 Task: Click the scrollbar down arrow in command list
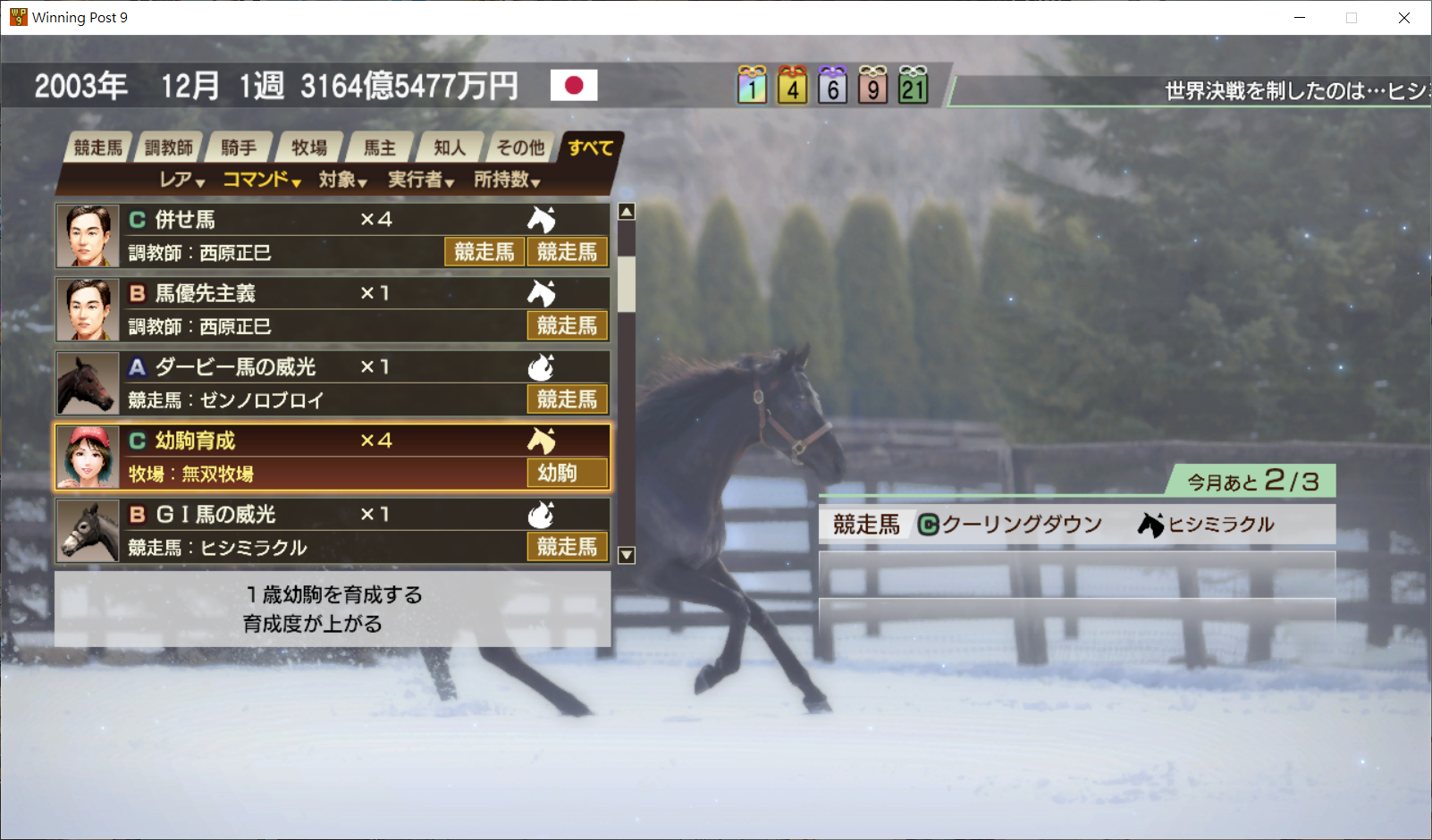point(626,556)
